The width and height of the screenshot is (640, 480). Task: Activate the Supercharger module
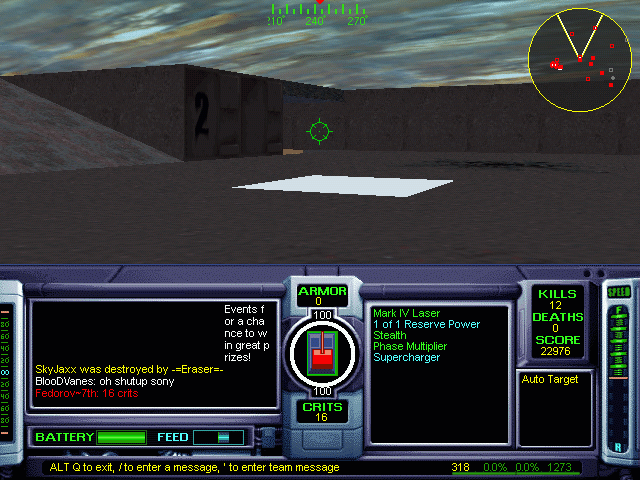coord(406,357)
